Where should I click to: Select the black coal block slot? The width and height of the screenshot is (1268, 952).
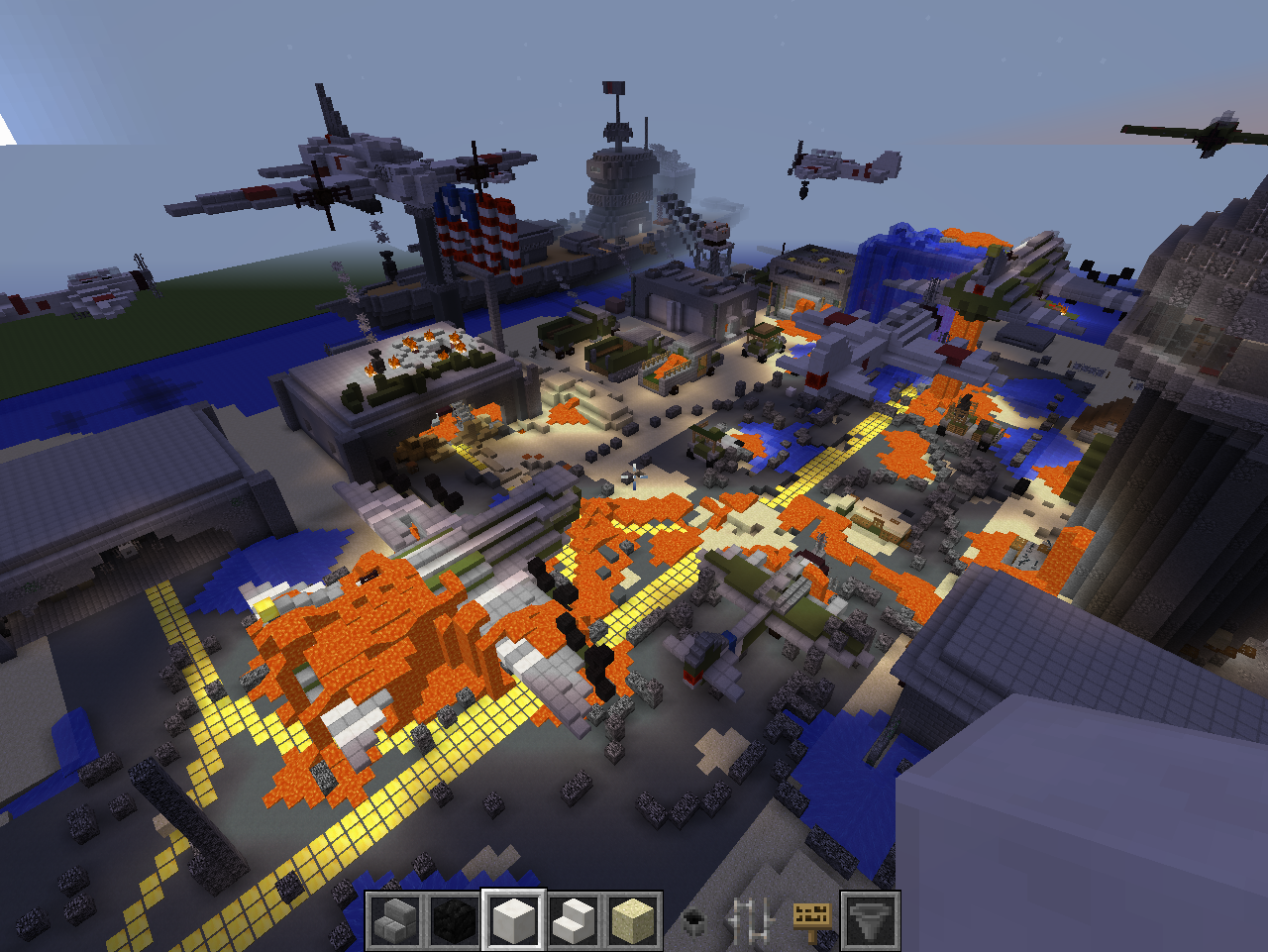(455, 920)
